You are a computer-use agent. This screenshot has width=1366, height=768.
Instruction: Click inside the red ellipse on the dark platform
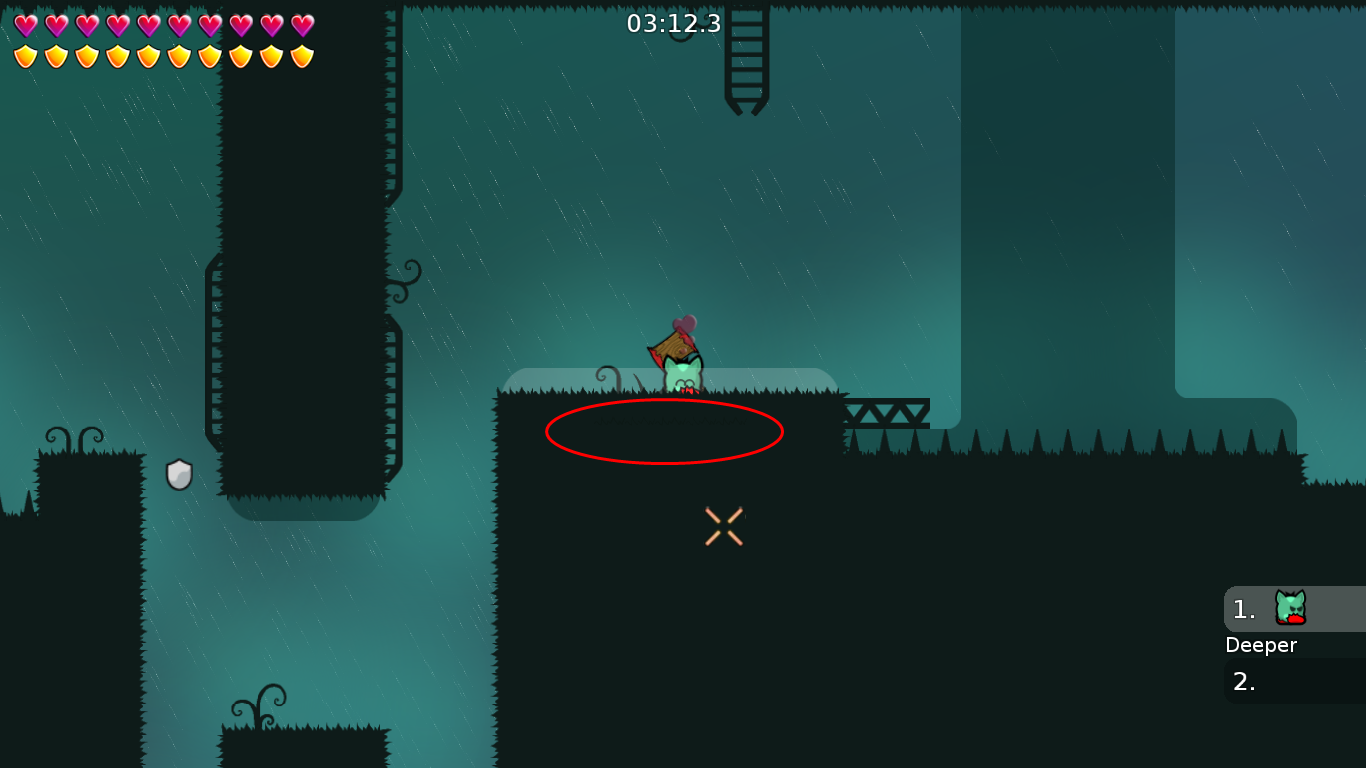point(664,432)
